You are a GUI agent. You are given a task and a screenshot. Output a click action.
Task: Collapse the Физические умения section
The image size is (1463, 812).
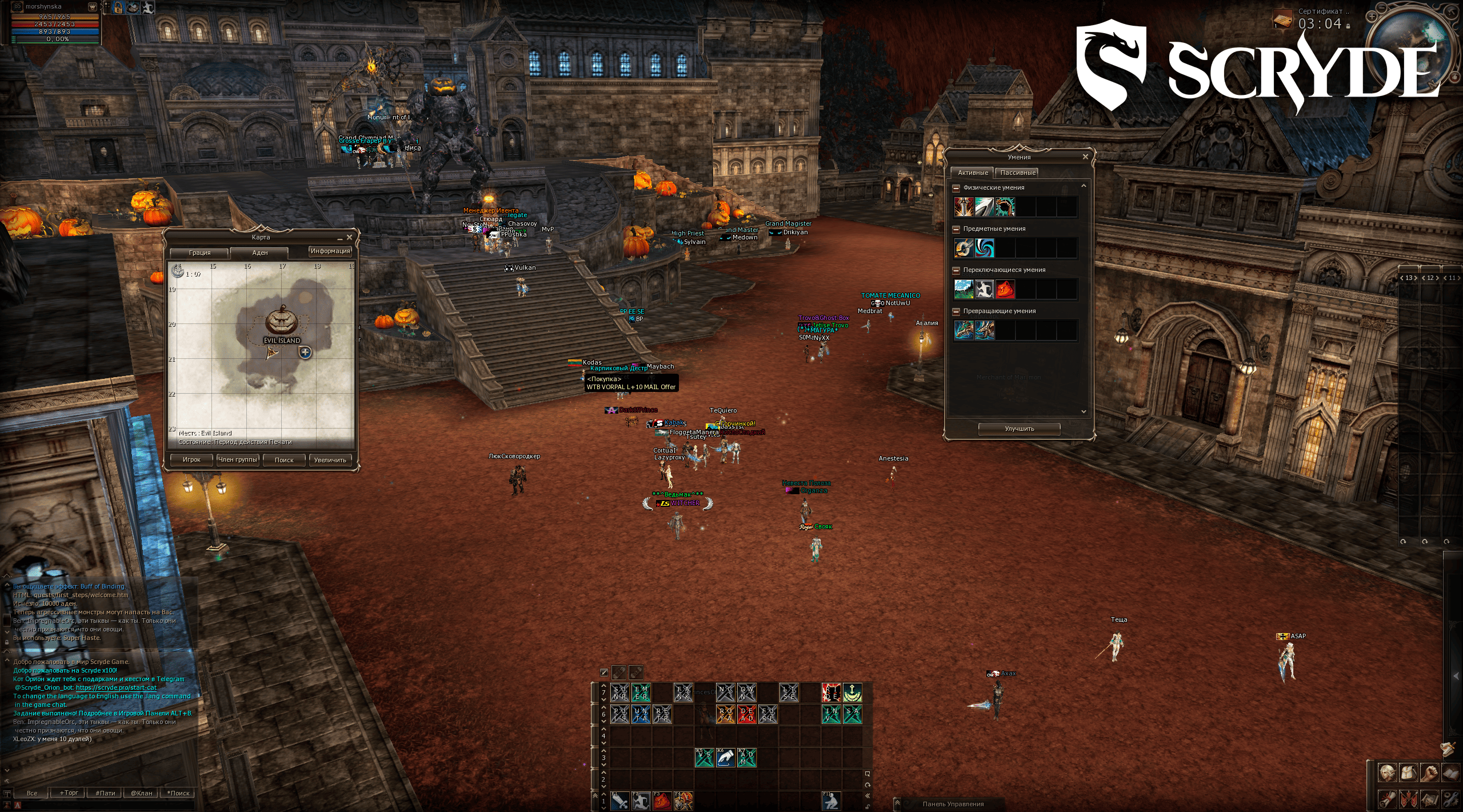[956, 187]
